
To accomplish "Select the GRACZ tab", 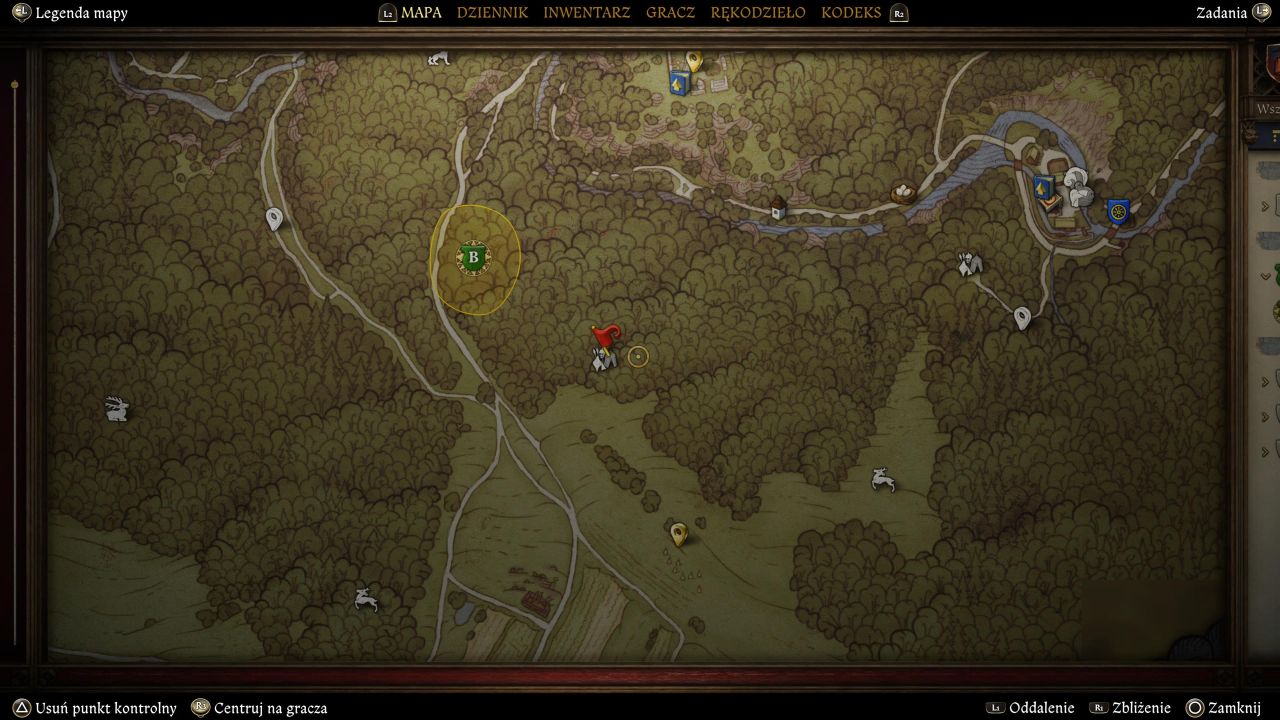I will (670, 13).
